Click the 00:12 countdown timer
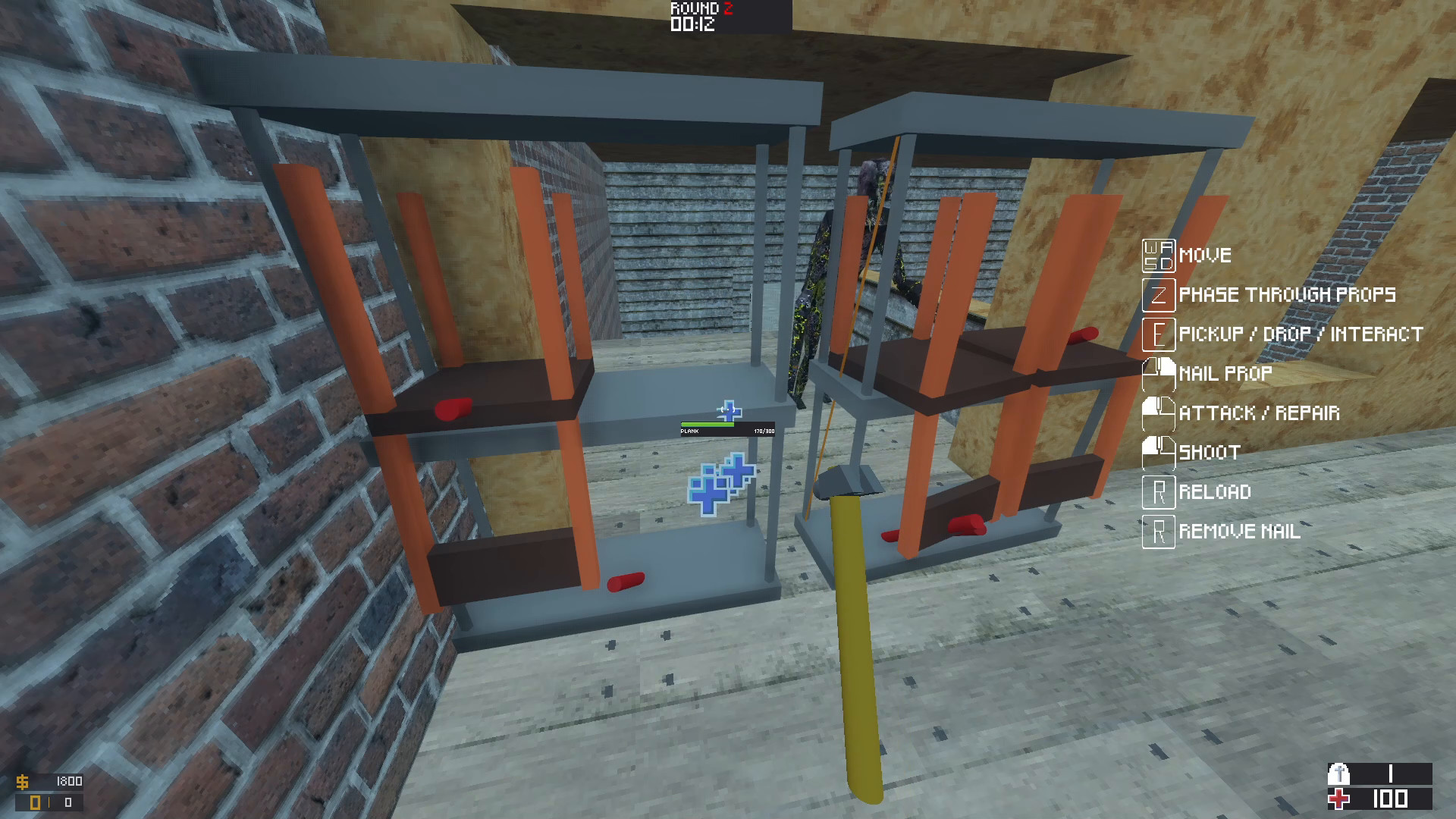1456x819 pixels. 692,24
